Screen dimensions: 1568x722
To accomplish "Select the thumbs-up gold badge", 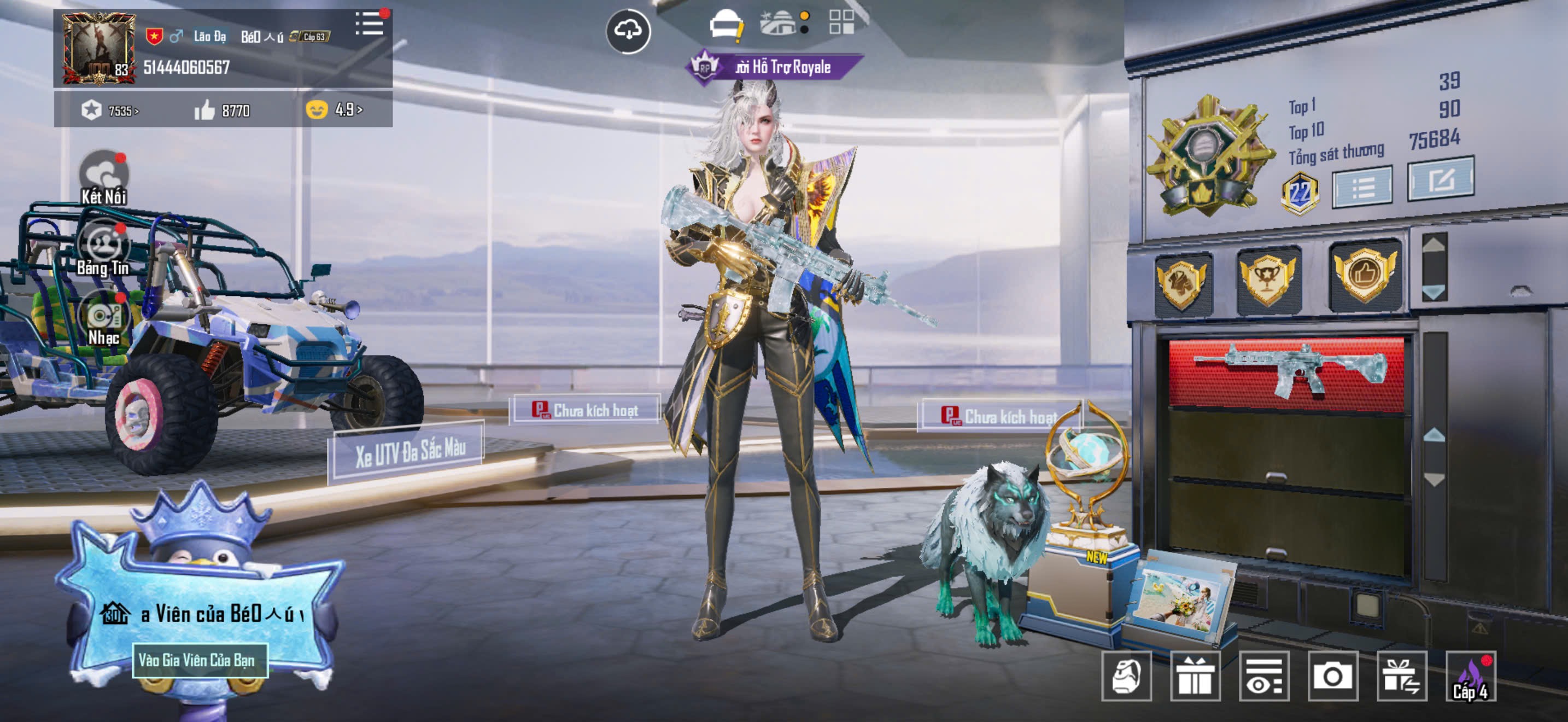I will [x=1365, y=275].
